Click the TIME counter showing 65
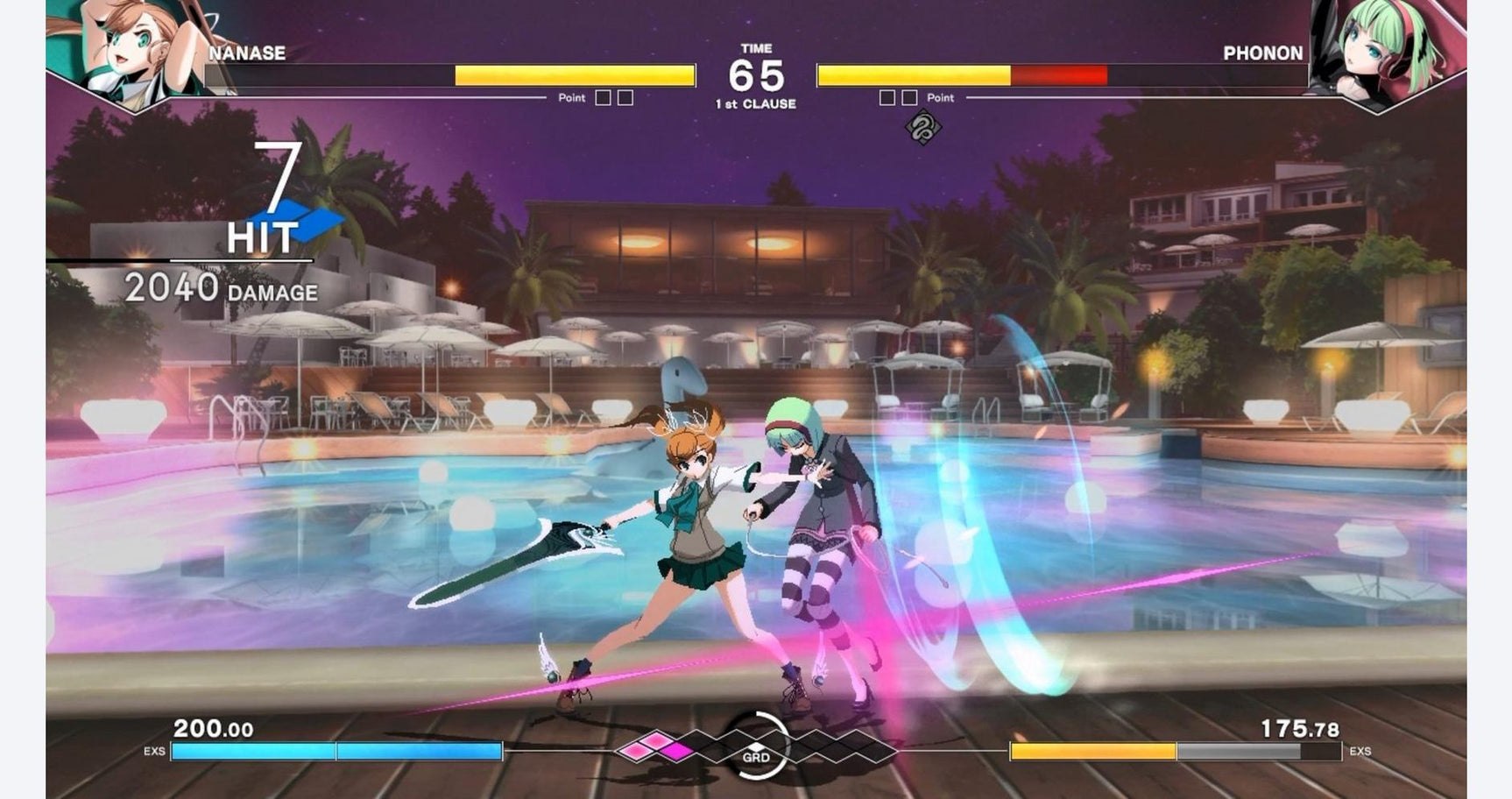Viewport: 1512px width, 799px height. (x=757, y=74)
